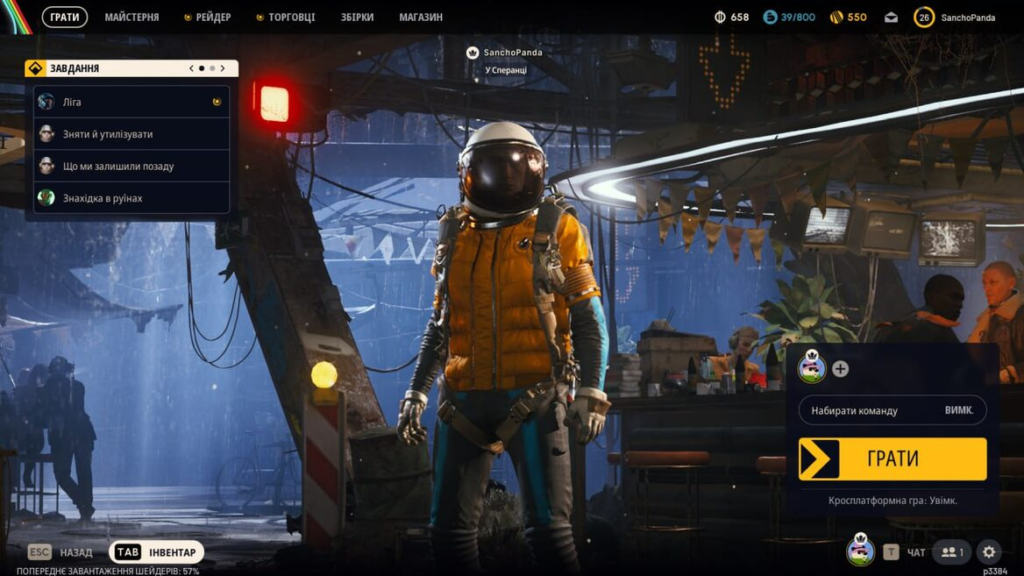Open the Що ми залишили позаду quest
1024x576 pixels.
(x=130, y=166)
